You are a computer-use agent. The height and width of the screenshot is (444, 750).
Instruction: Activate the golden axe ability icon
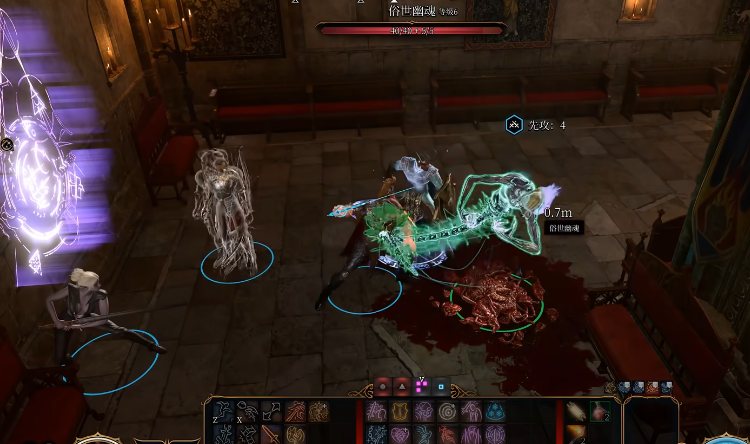(x=294, y=435)
